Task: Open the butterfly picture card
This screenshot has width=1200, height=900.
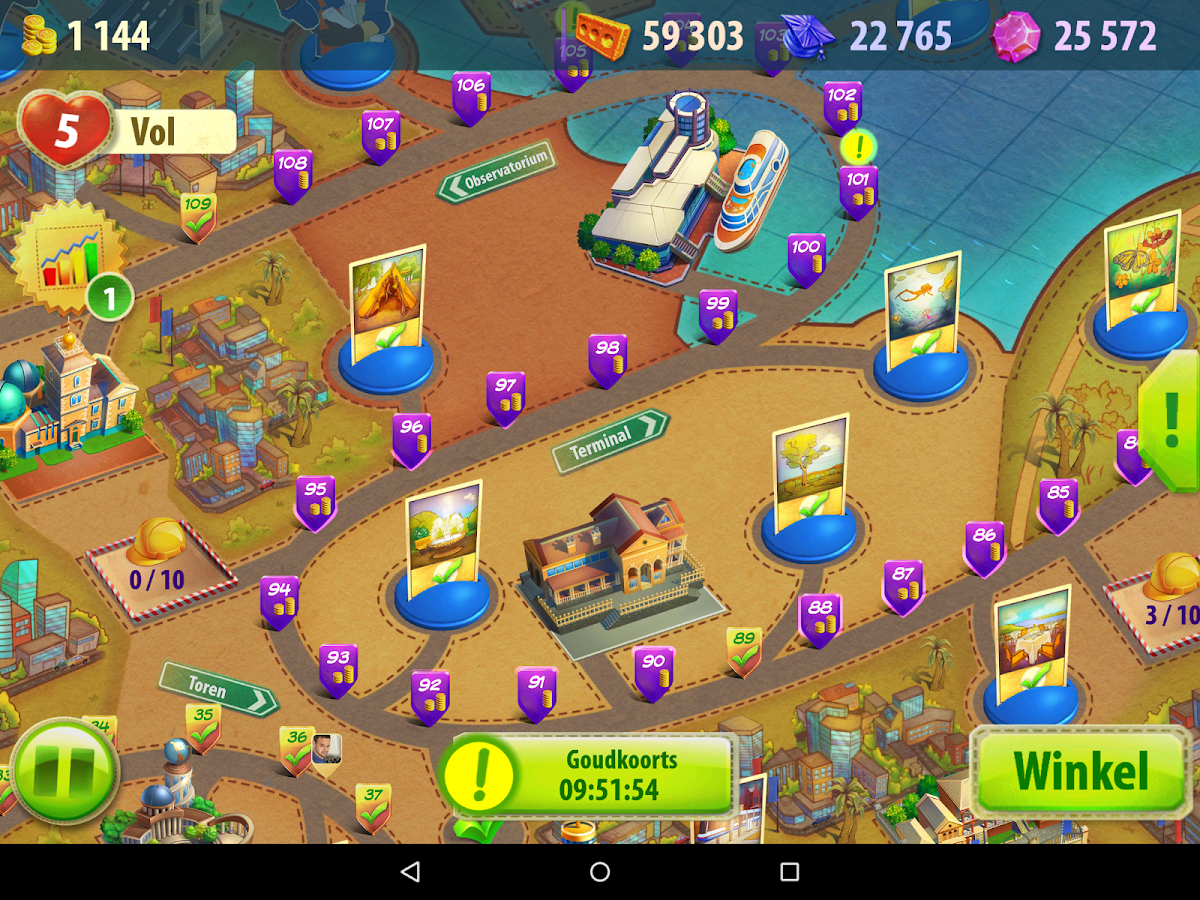Action: [1141, 267]
